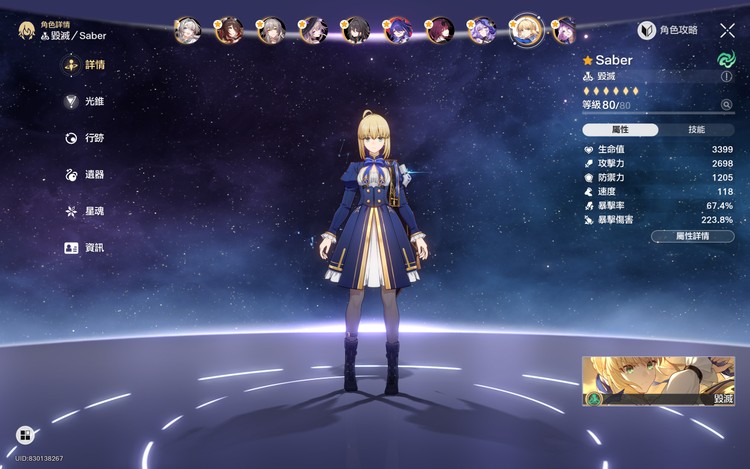Go to the 遺器 relics section
750x469 pixels.
(84, 174)
